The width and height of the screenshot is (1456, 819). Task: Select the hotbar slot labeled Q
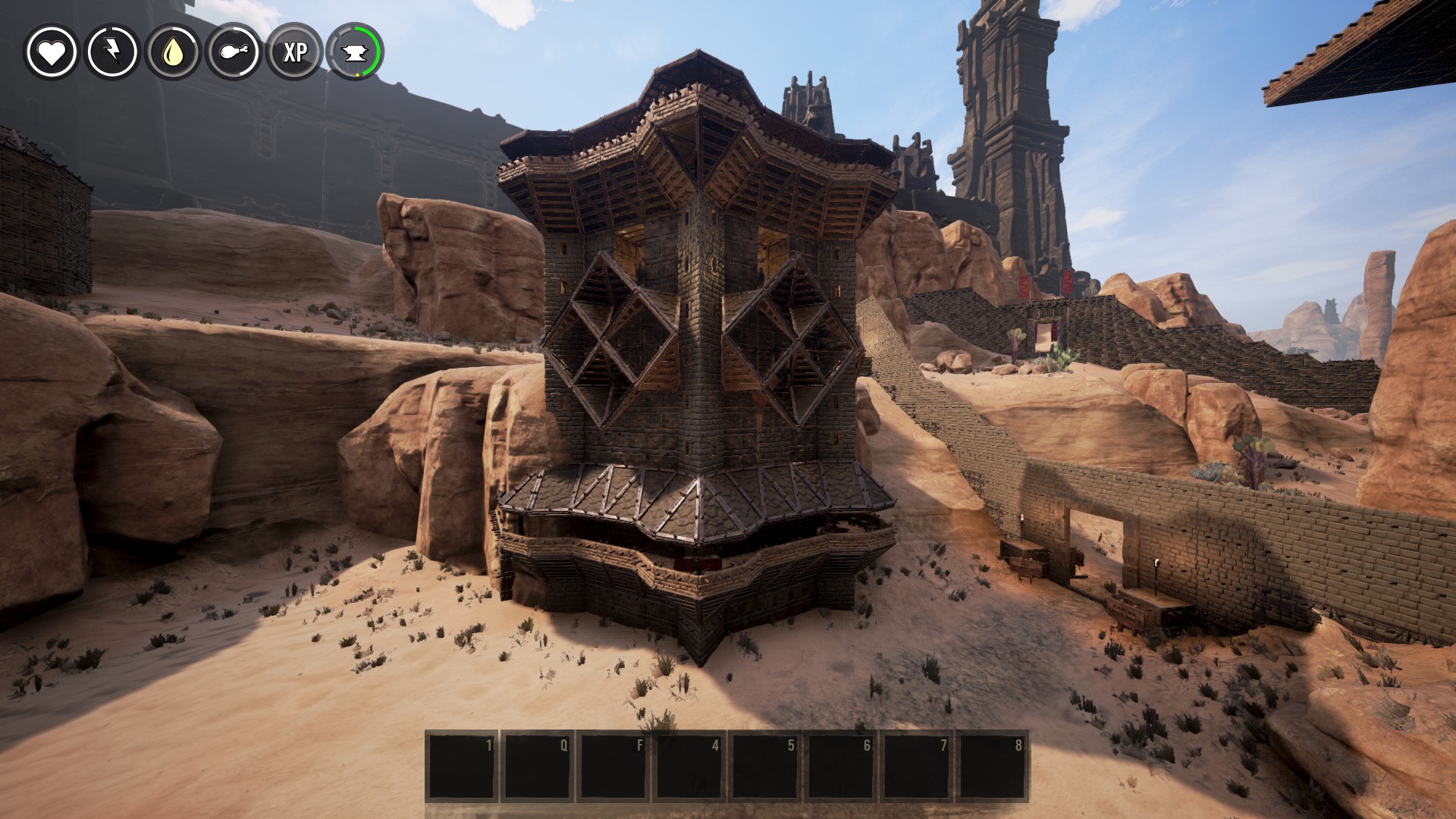pyautogui.click(x=537, y=766)
